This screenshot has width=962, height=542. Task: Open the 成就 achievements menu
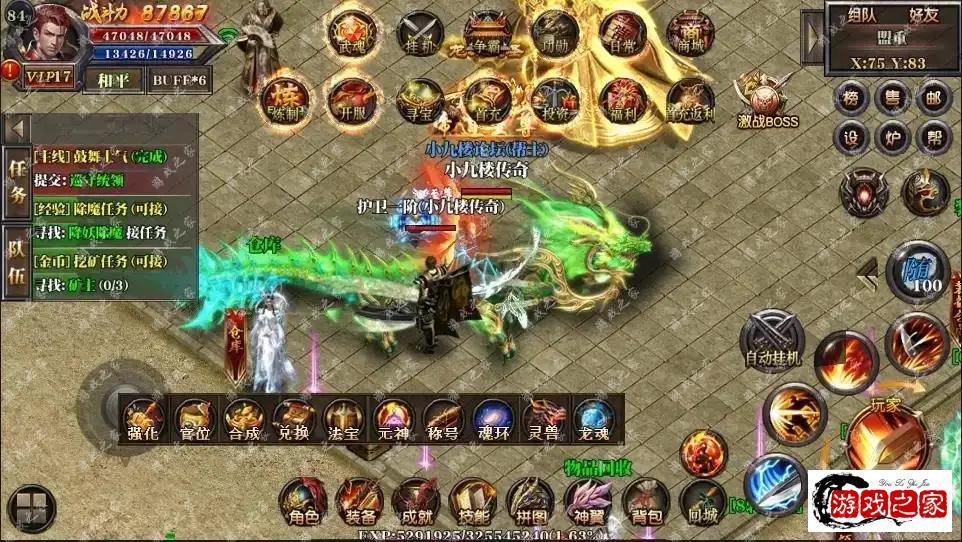(415, 501)
